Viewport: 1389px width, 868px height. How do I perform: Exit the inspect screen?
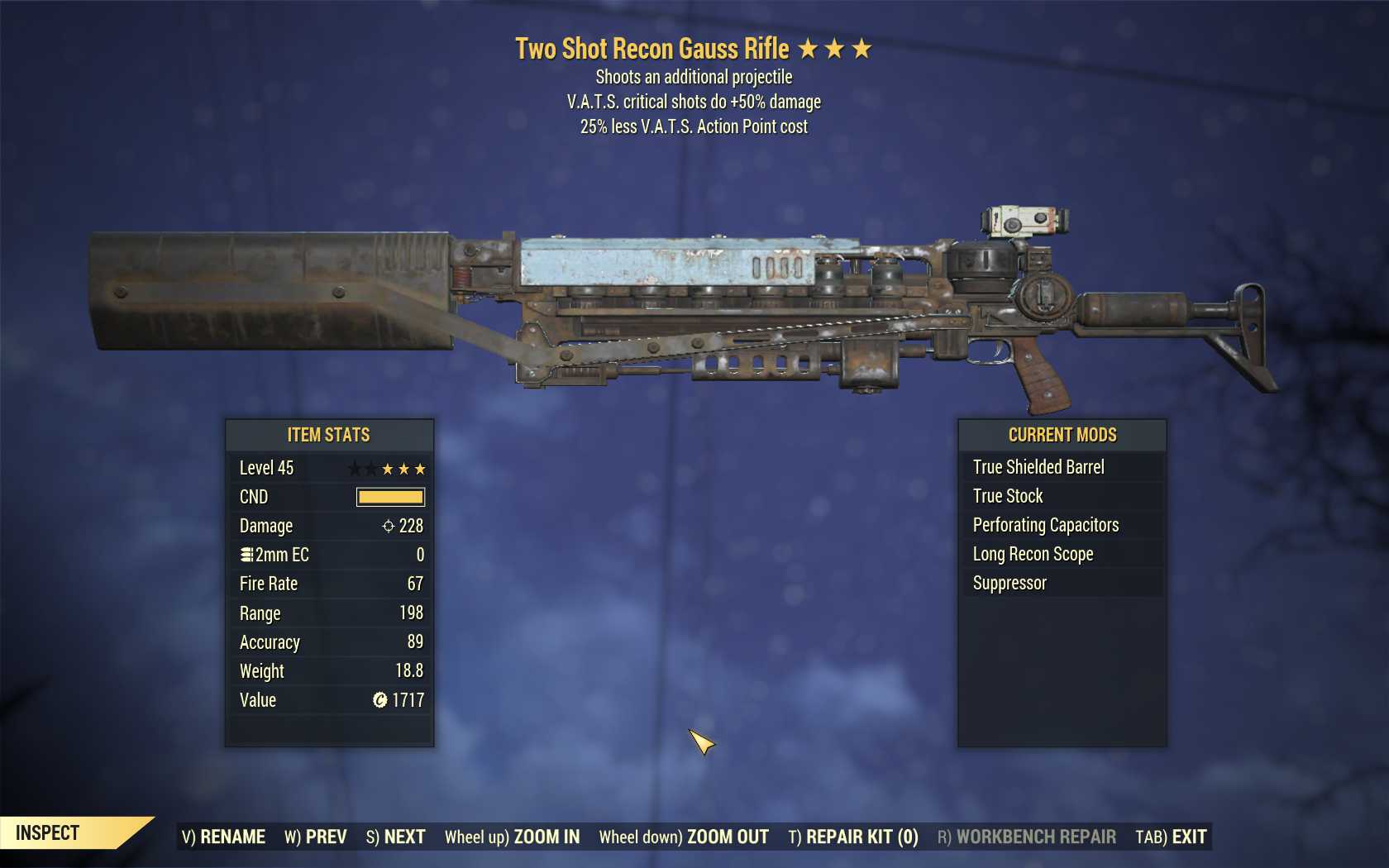click(x=1171, y=837)
